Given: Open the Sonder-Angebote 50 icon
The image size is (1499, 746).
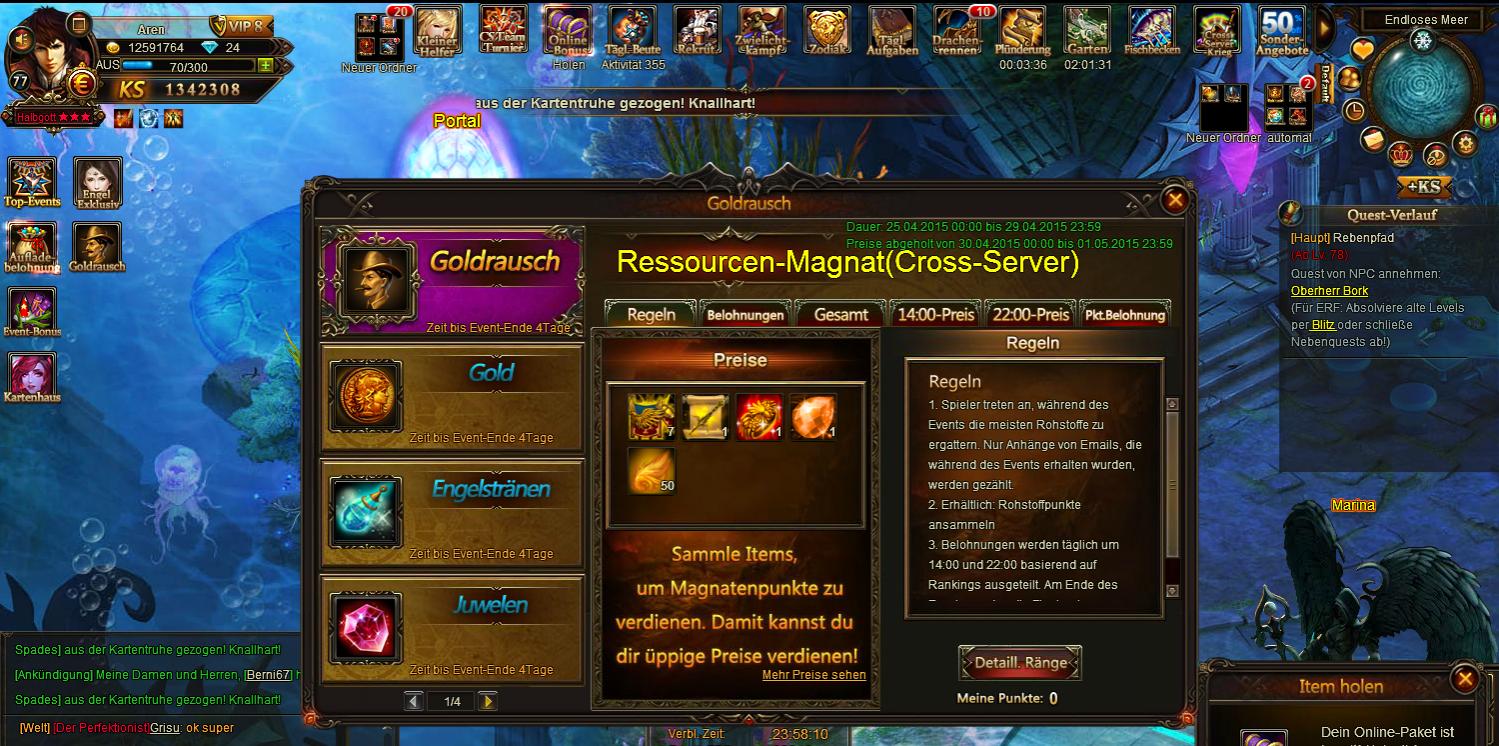Looking at the screenshot, I should [1280, 30].
